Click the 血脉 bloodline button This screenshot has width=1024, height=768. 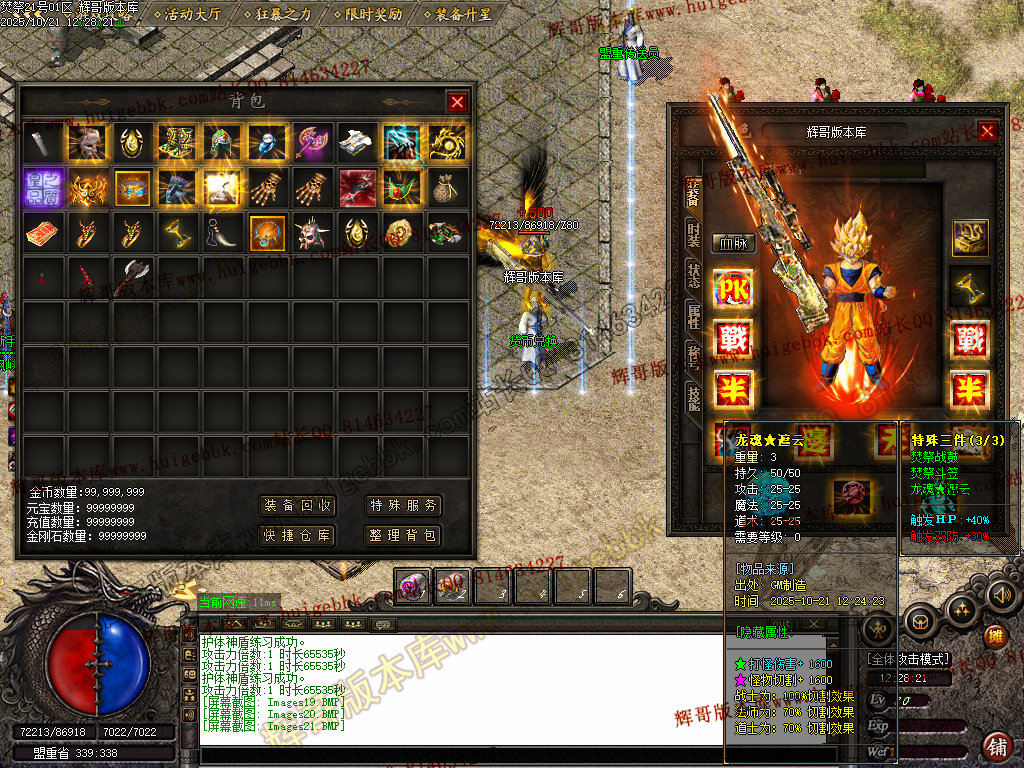[732, 242]
